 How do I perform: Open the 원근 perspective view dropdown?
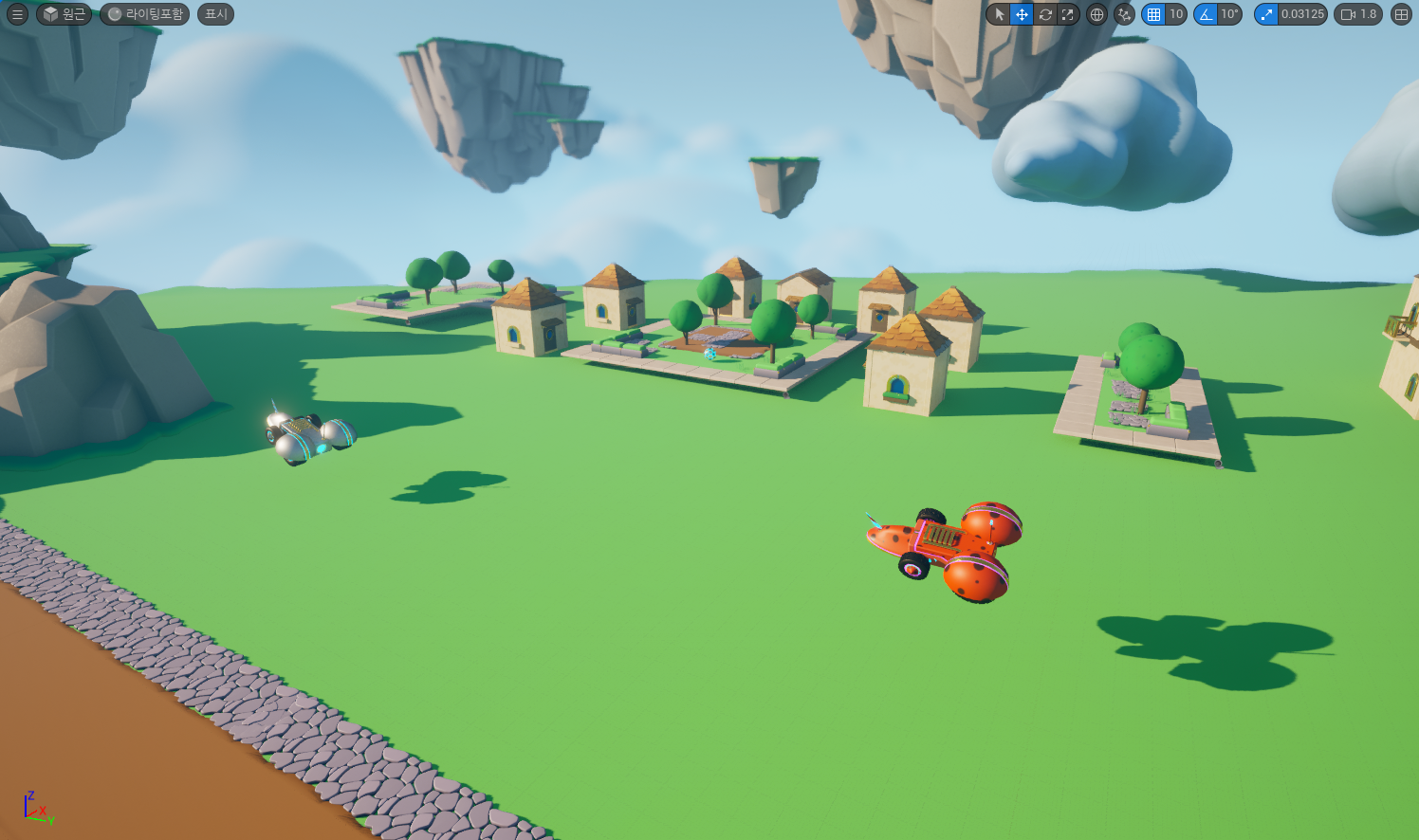click(64, 14)
